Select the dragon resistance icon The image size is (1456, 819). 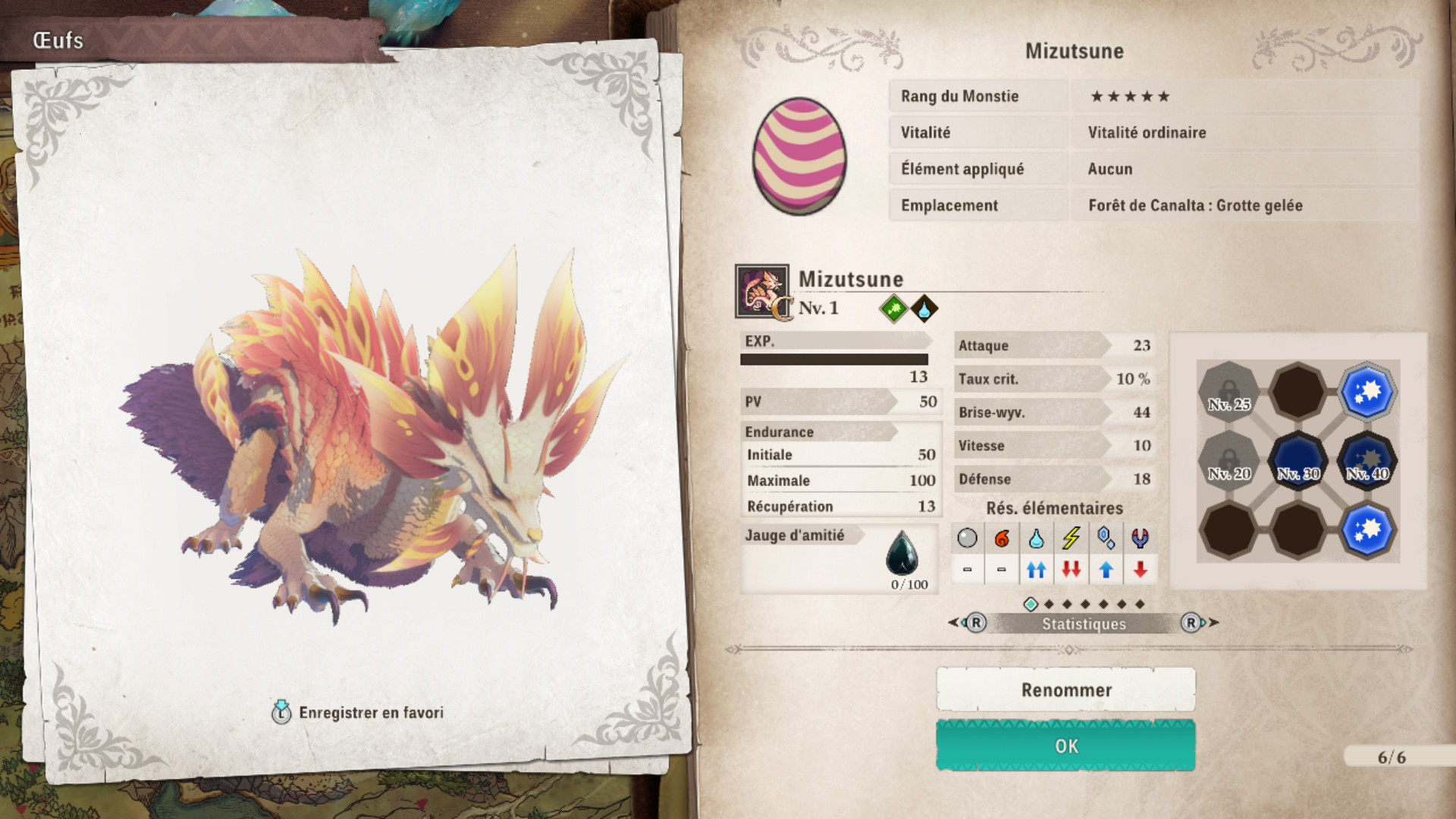pyautogui.click(x=1140, y=538)
